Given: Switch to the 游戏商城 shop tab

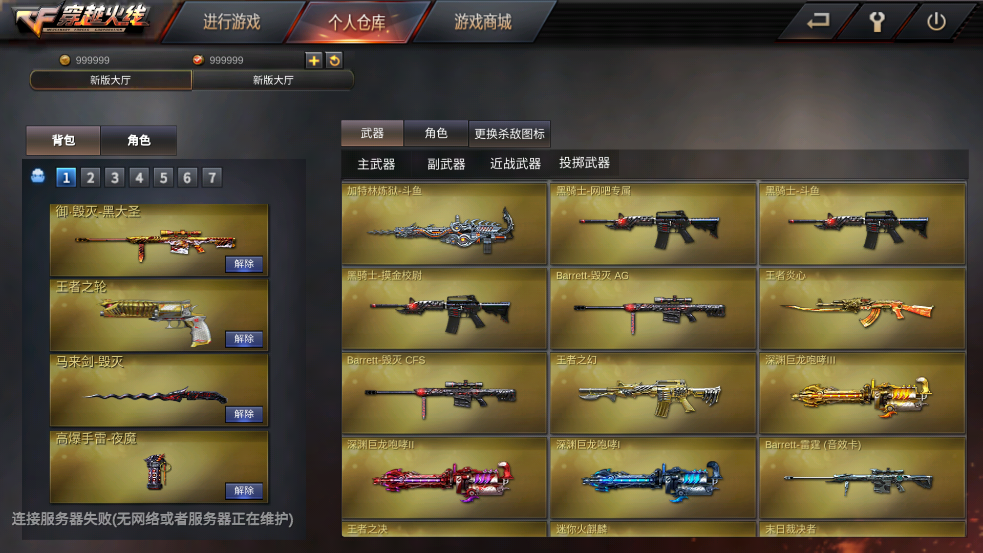Looking at the screenshot, I should tap(482, 22).
